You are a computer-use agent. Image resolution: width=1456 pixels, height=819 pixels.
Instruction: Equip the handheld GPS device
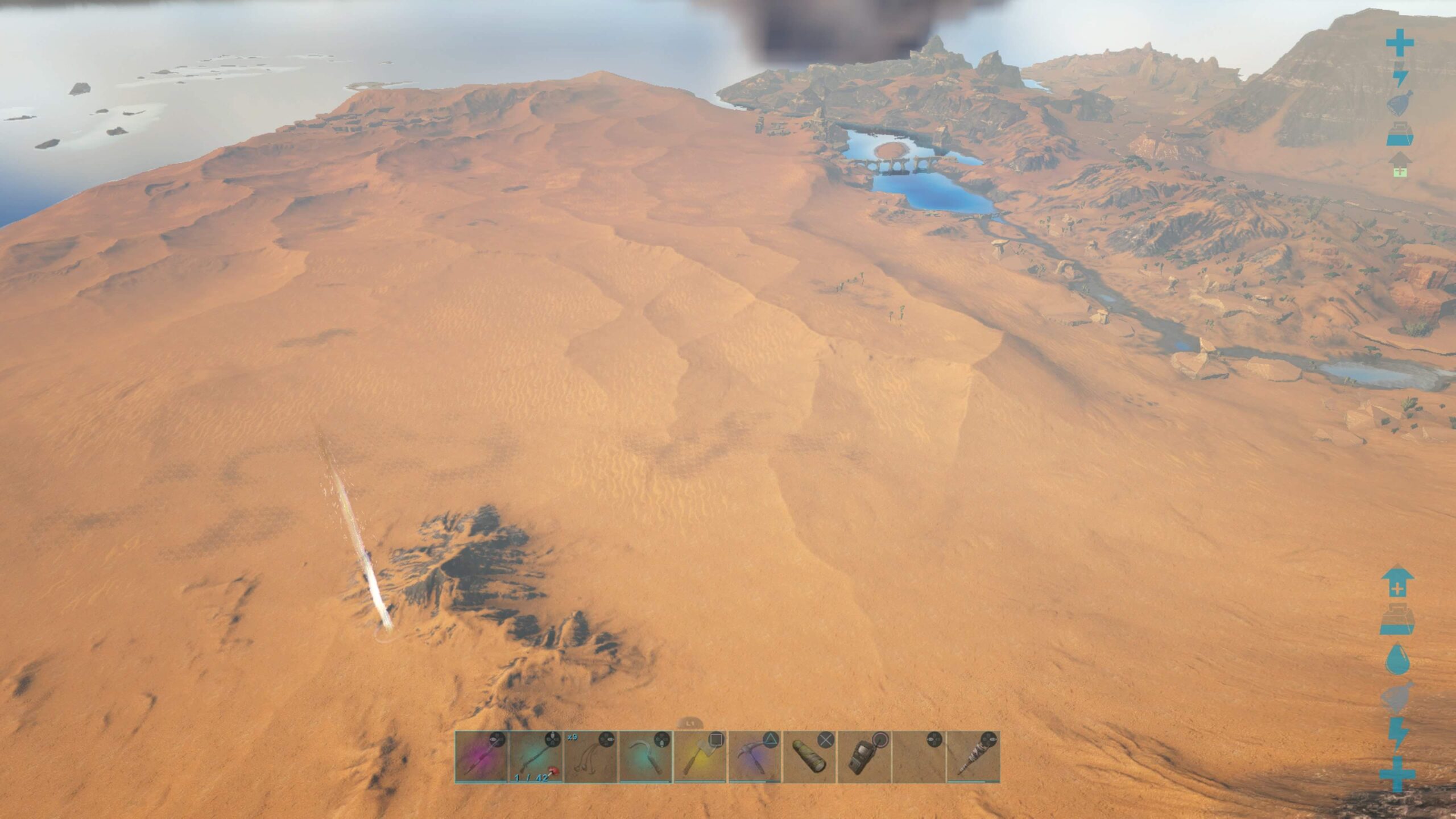point(864,757)
